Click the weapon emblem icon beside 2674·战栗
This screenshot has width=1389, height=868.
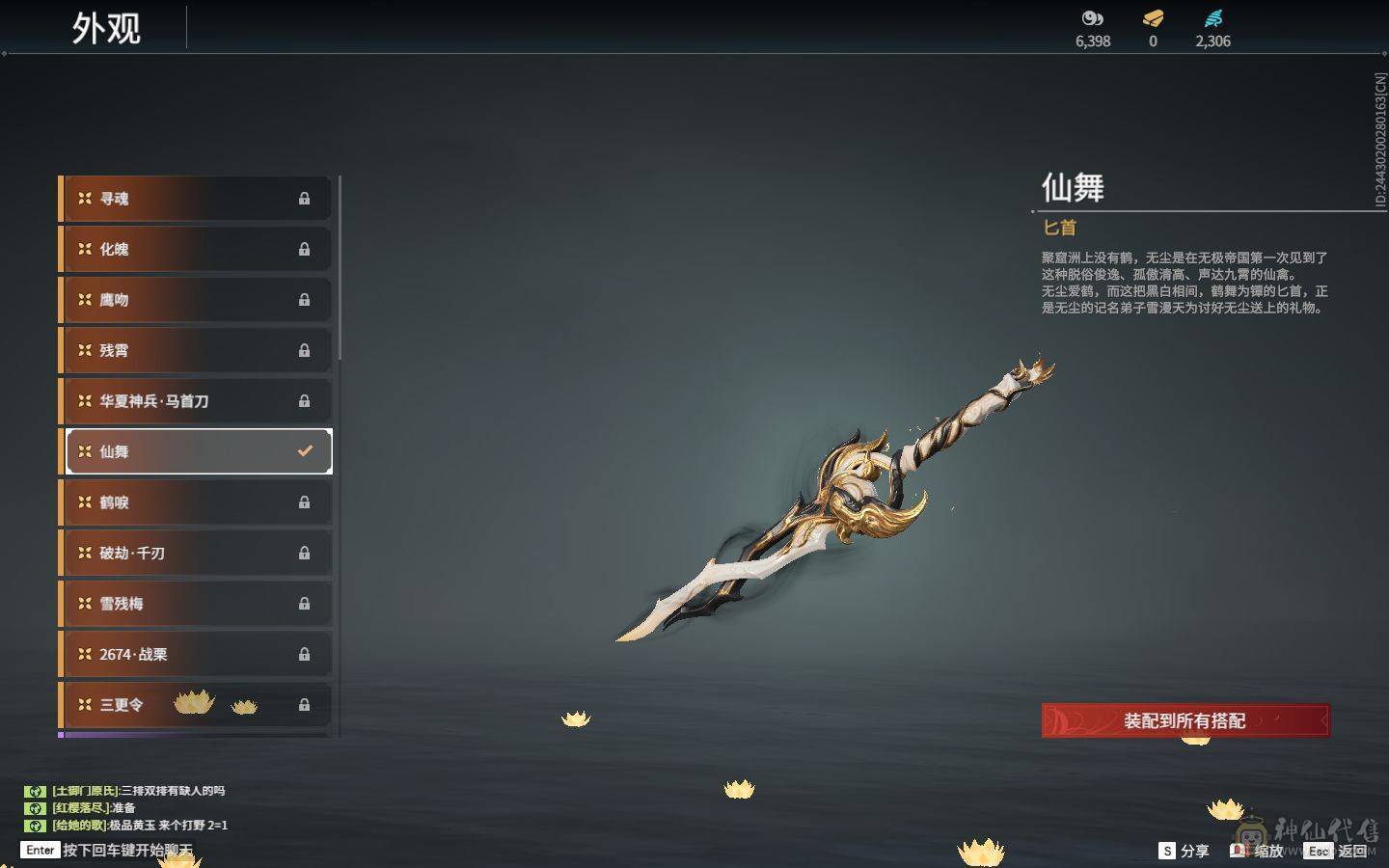[x=85, y=654]
